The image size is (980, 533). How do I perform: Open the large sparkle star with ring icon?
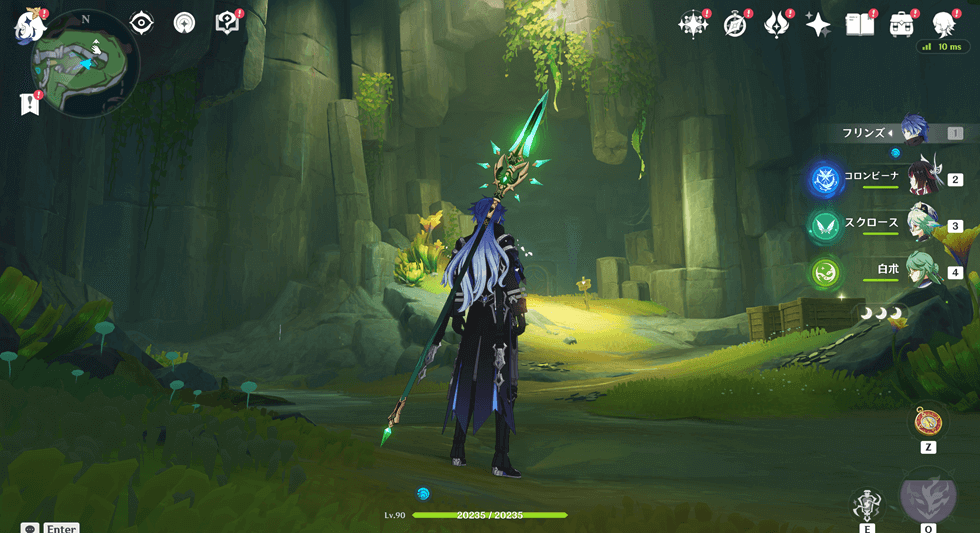pyautogui.click(x=692, y=25)
